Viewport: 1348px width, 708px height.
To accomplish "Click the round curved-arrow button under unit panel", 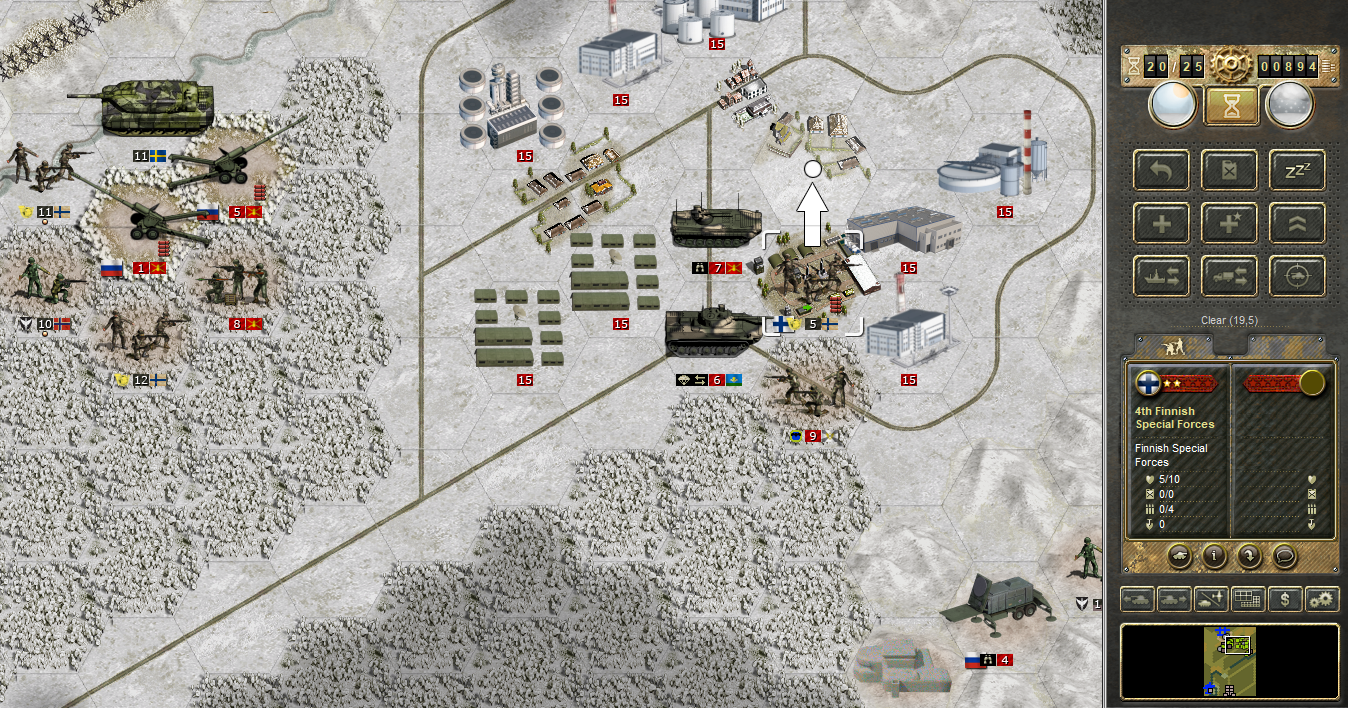I will [x=1247, y=554].
